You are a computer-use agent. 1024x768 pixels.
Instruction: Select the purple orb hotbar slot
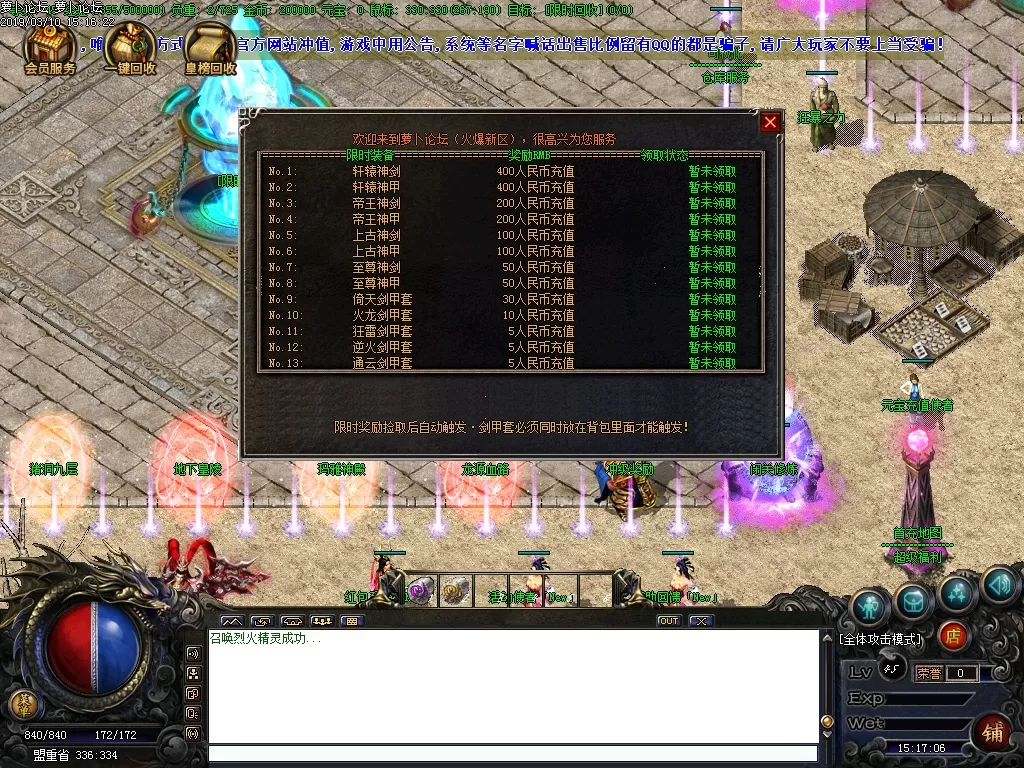pos(421,590)
